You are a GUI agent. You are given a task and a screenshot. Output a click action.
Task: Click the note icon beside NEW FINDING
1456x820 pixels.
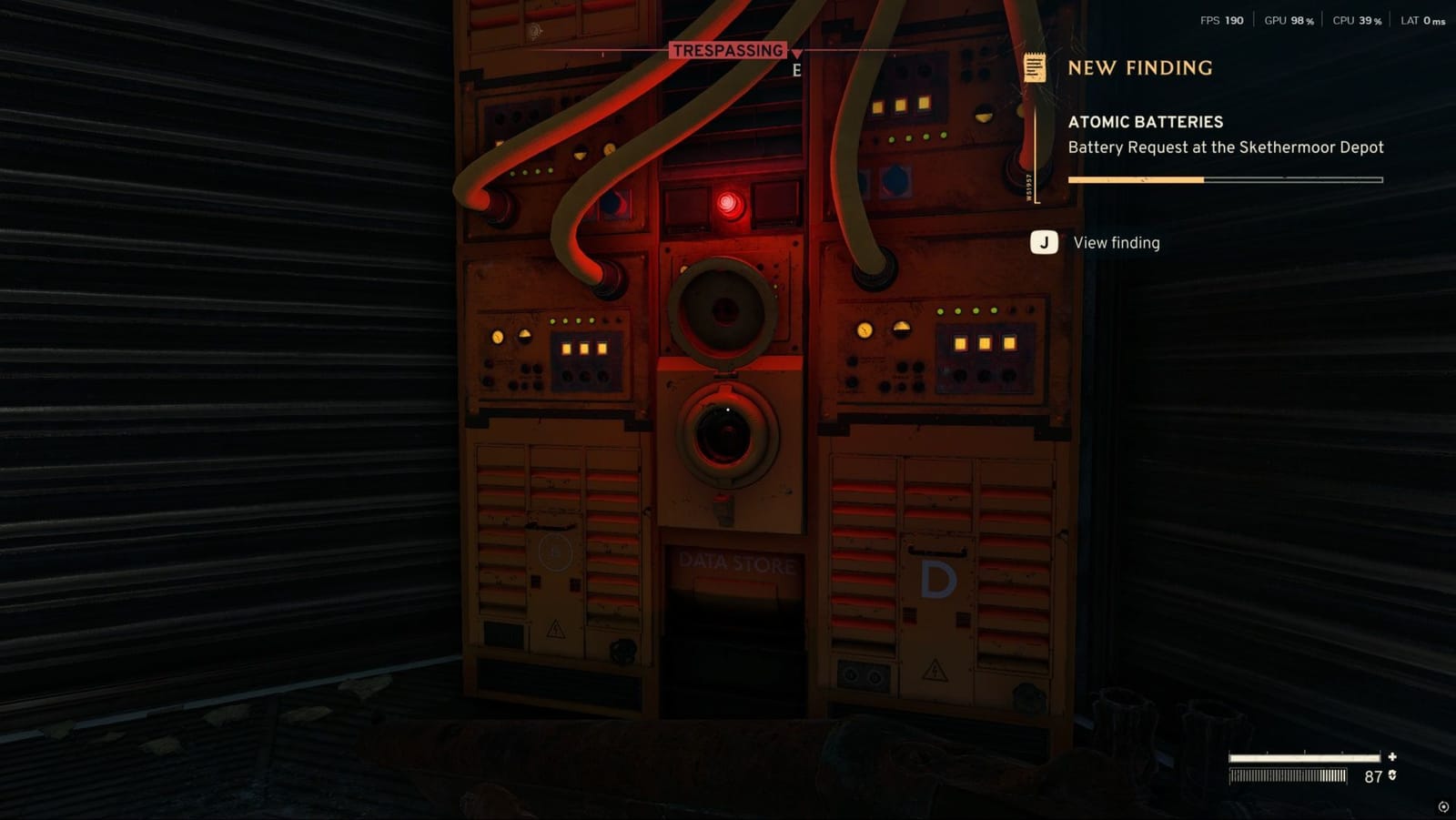[x=1034, y=66]
